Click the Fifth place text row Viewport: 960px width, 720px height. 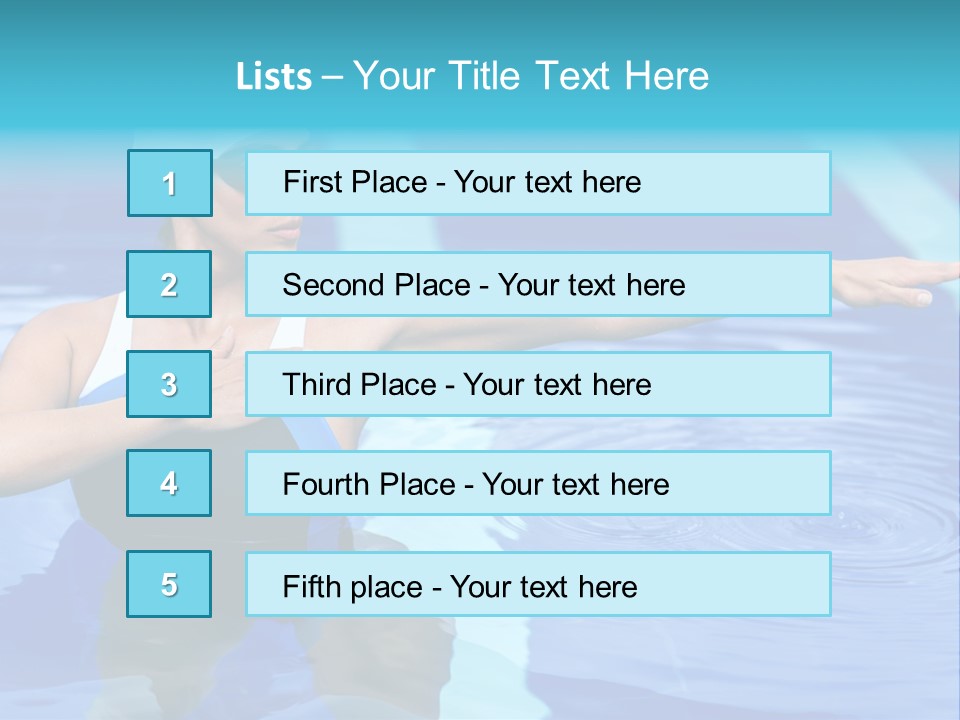coord(538,585)
